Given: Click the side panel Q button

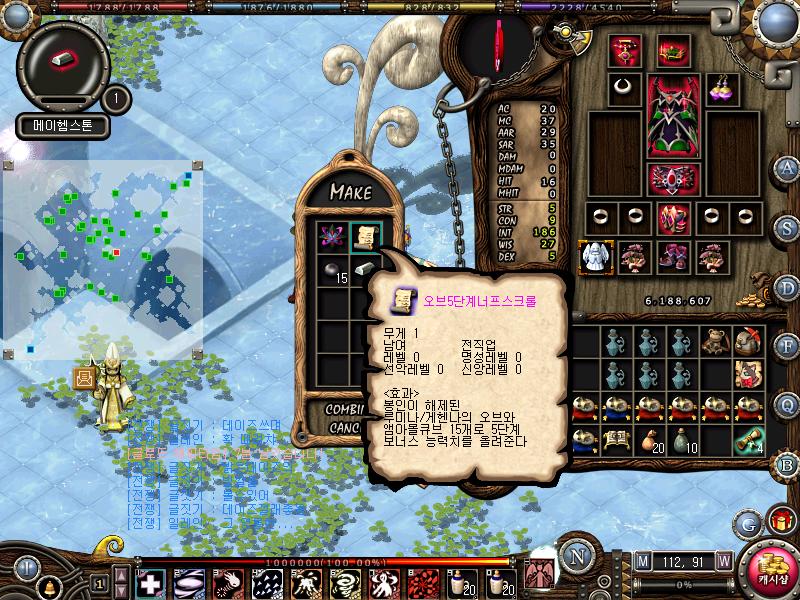Looking at the screenshot, I should point(788,405).
